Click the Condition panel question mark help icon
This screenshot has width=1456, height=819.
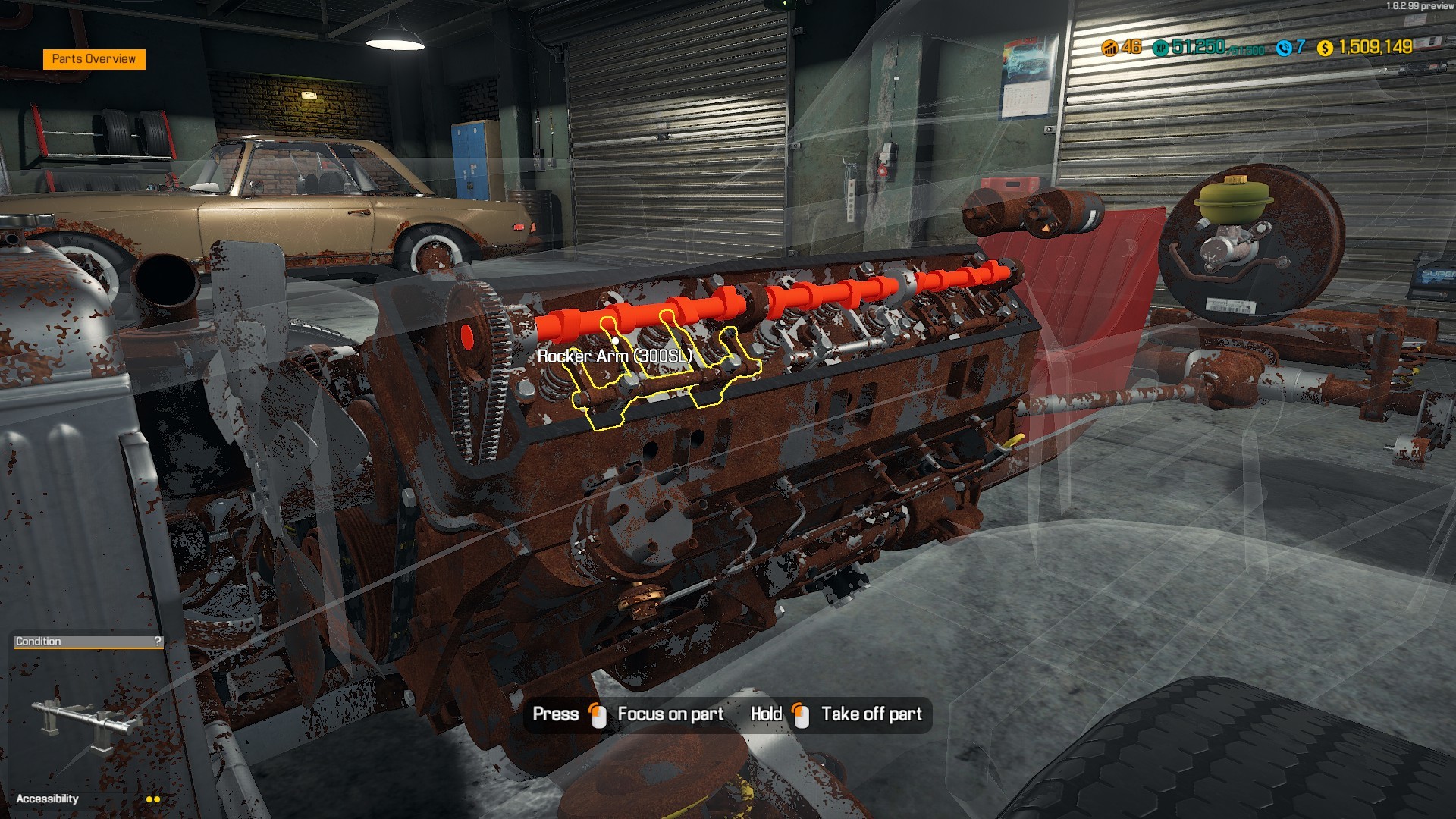pos(157,641)
